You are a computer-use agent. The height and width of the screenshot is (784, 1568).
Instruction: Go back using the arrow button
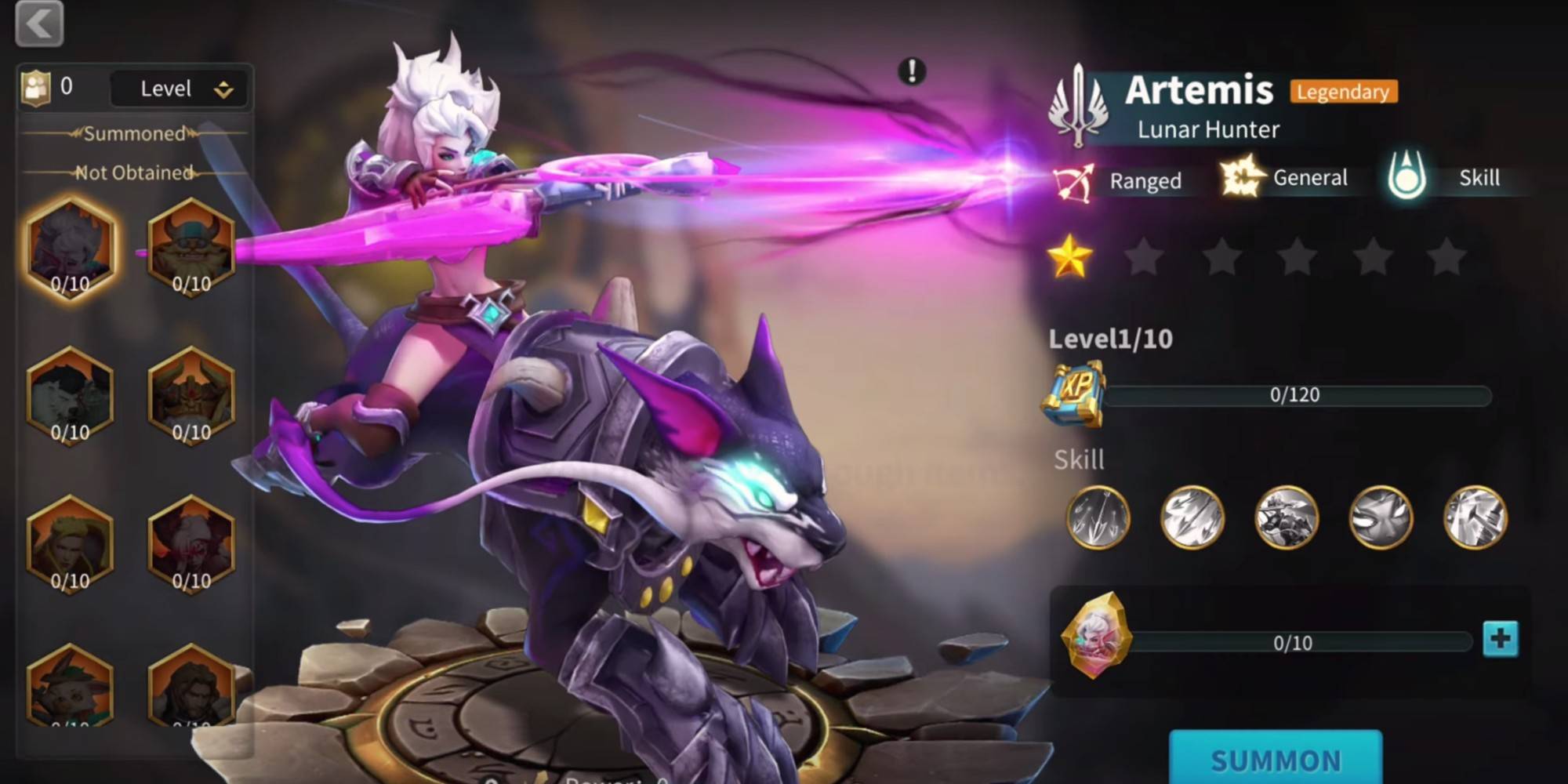point(39,24)
